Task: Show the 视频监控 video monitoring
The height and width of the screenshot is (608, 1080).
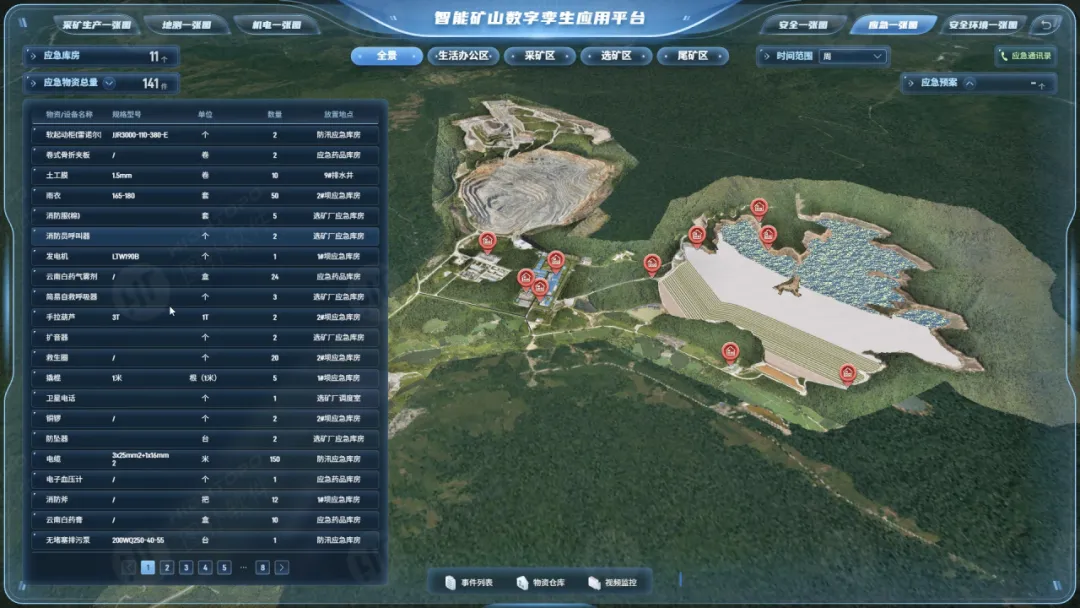Action: click(613, 582)
